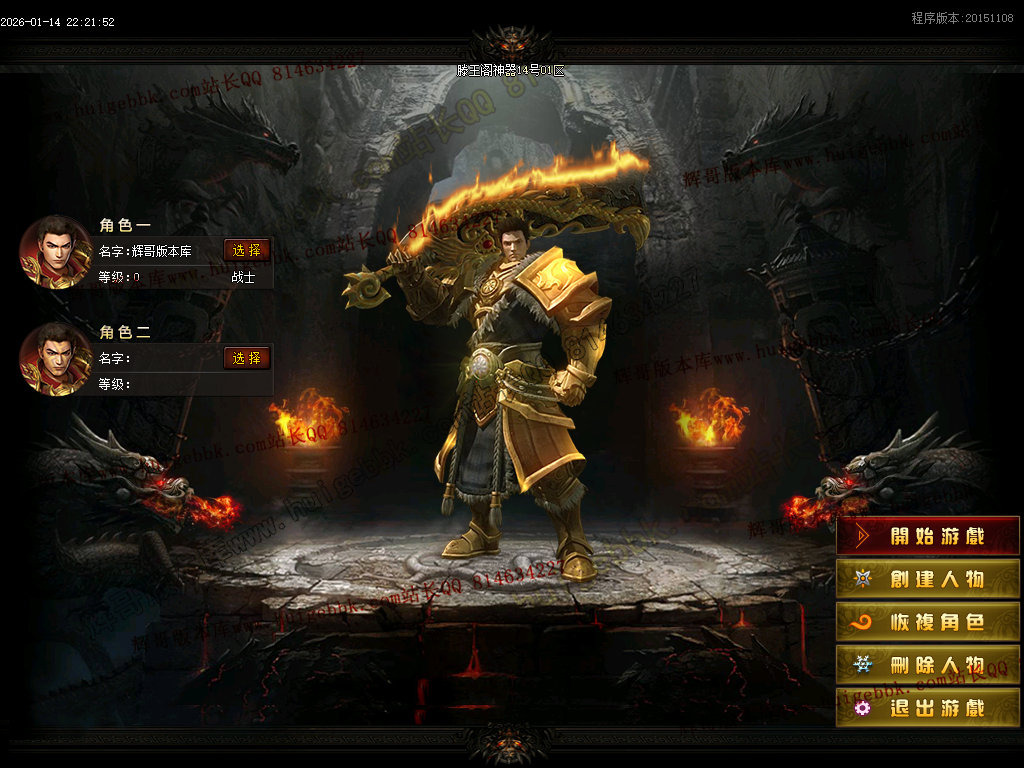Click the 開始游戲 start game button

tap(927, 536)
